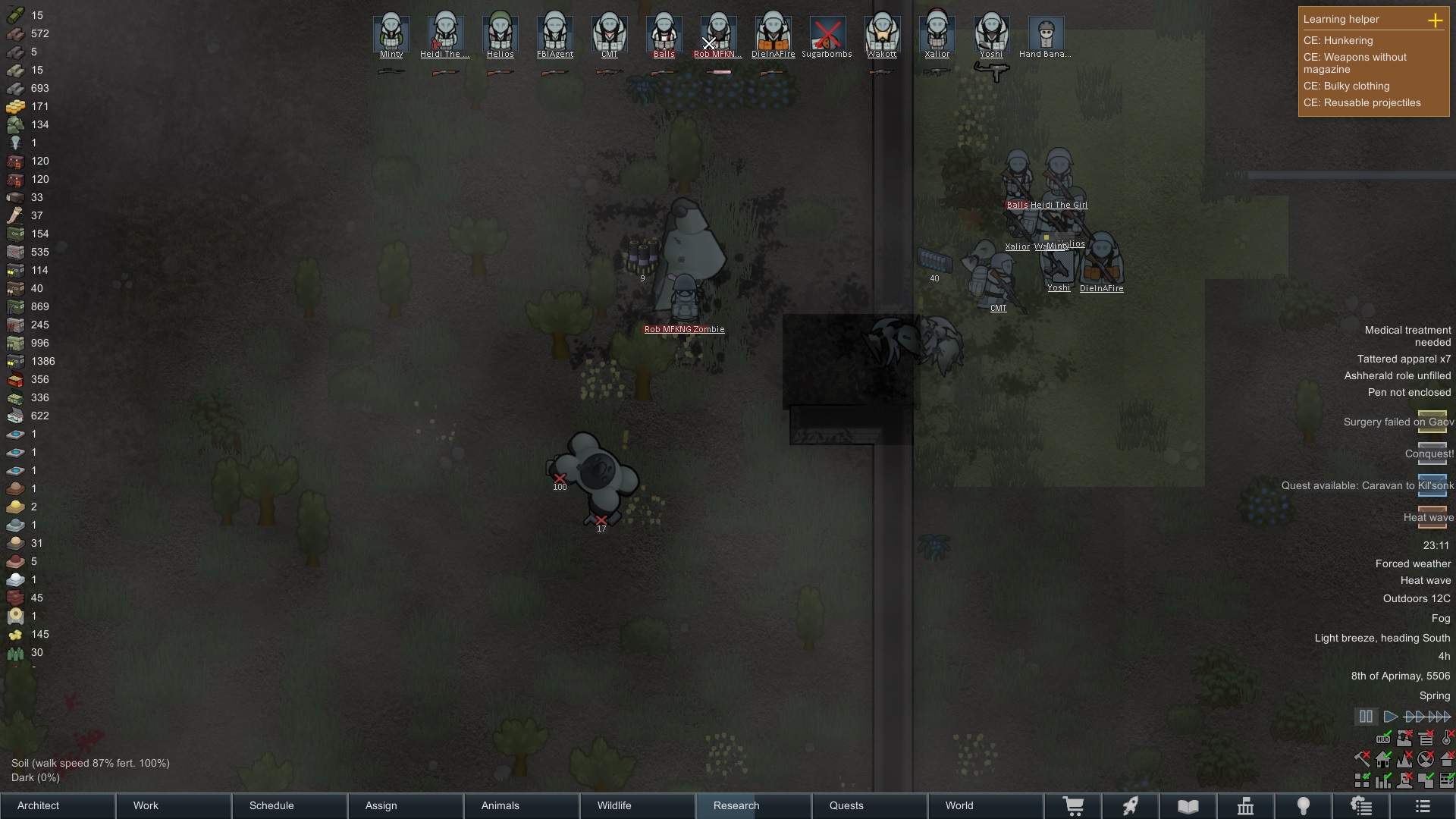
Task: Select Minty's portrait in the colonist bar
Action: coord(391,32)
